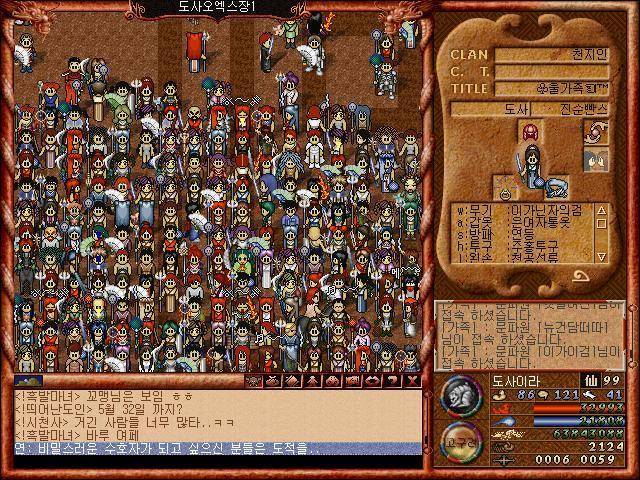Click the equipment list down arrow
640x480 pixels.
point(601,257)
